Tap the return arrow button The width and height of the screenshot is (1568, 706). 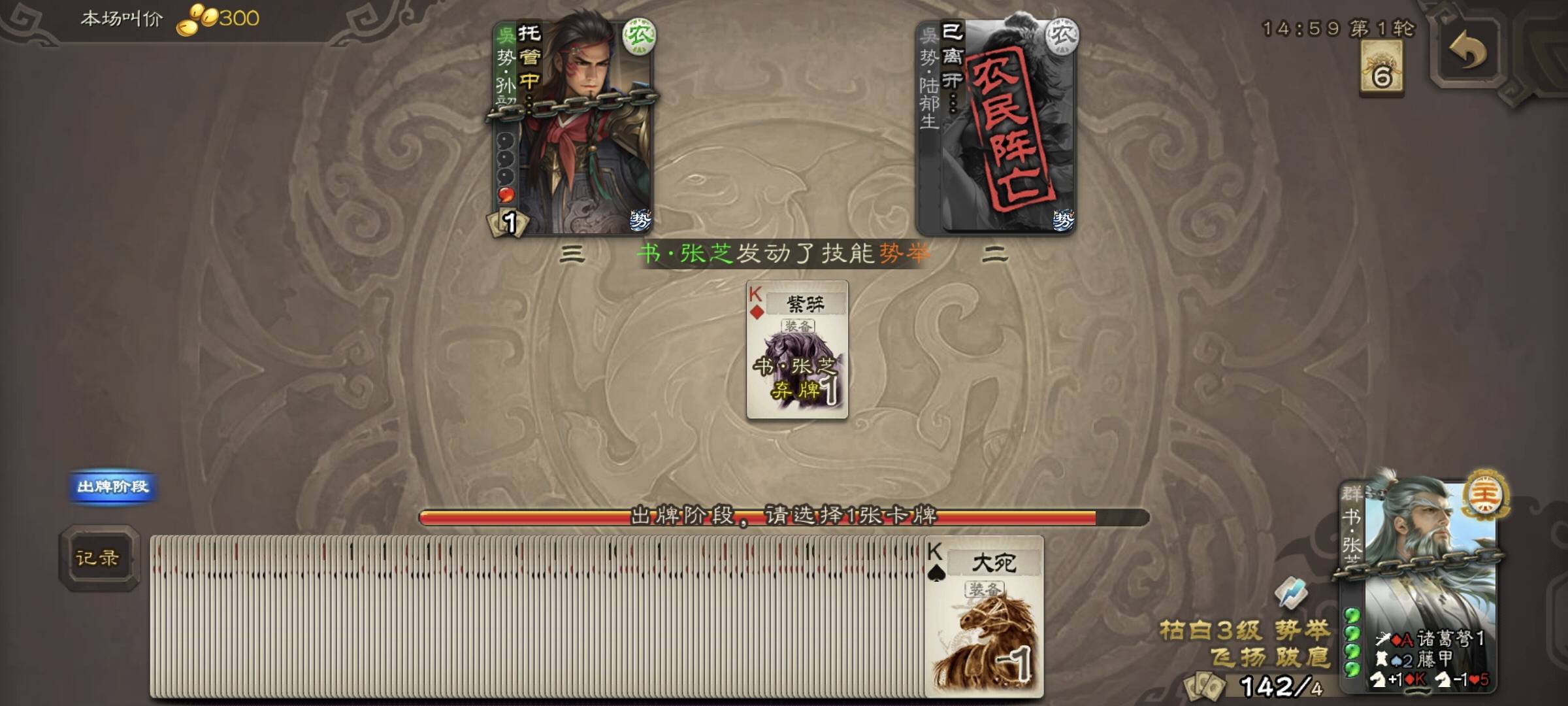click(1467, 52)
